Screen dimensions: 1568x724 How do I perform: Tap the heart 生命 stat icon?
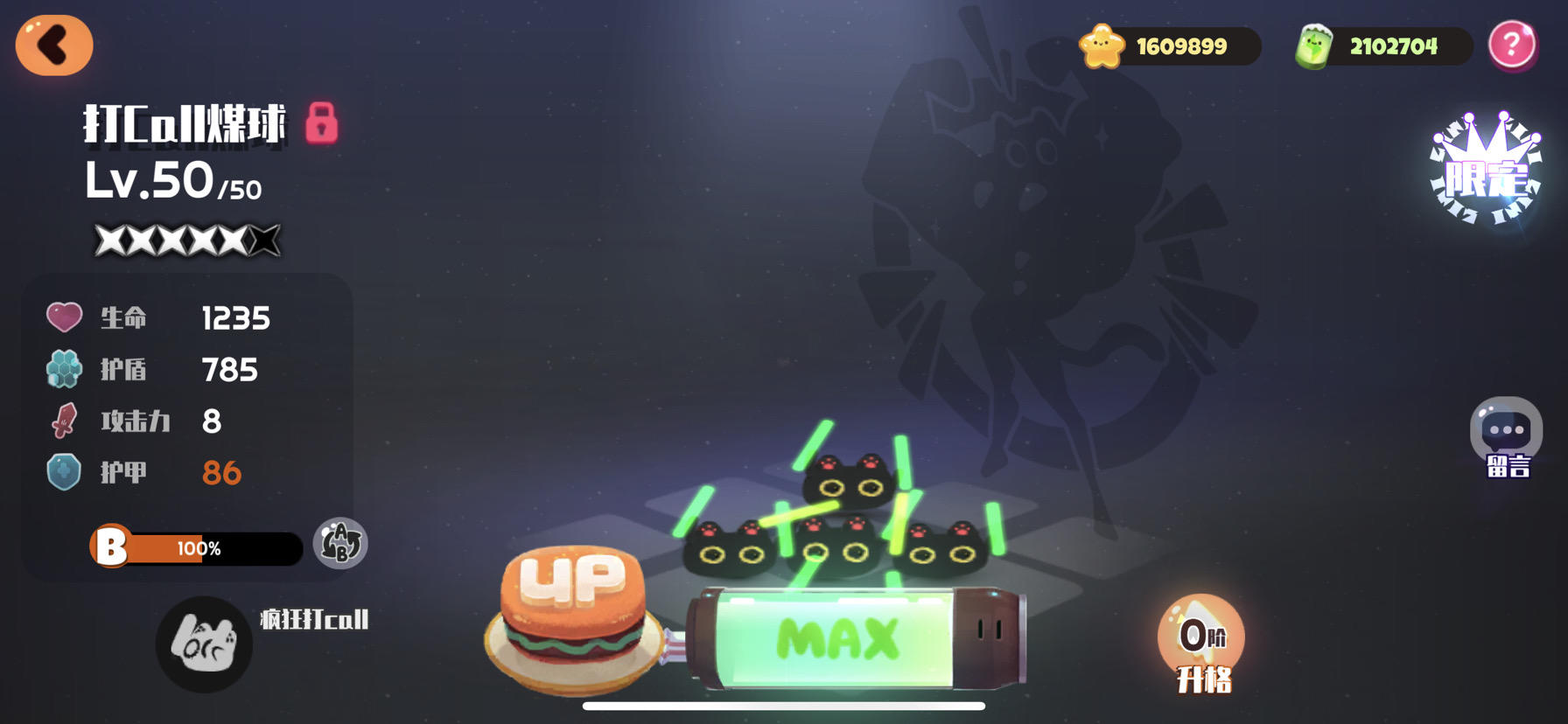(x=64, y=317)
